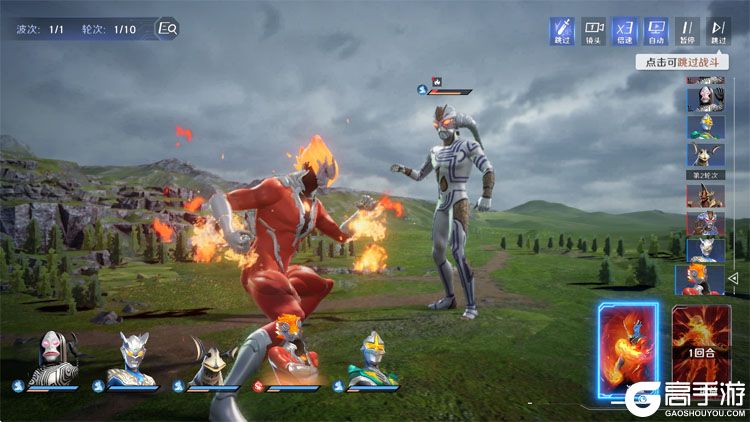Viewport: 750px width, 422px height.
Task: Toggle the x3 battle speed (倍速)
Action: pos(625,31)
